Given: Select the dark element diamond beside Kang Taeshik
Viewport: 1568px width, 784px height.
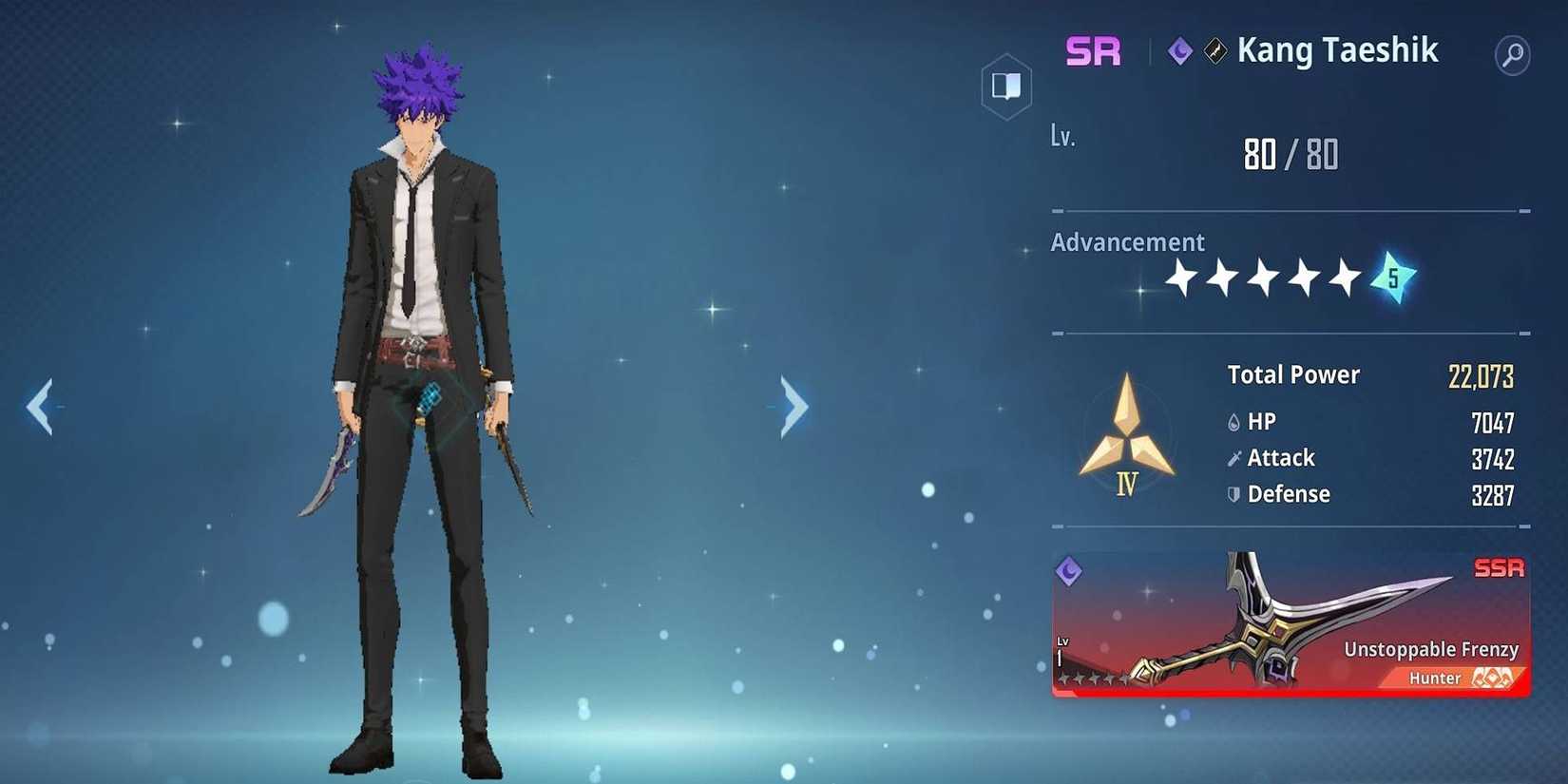Looking at the screenshot, I should click(1178, 51).
